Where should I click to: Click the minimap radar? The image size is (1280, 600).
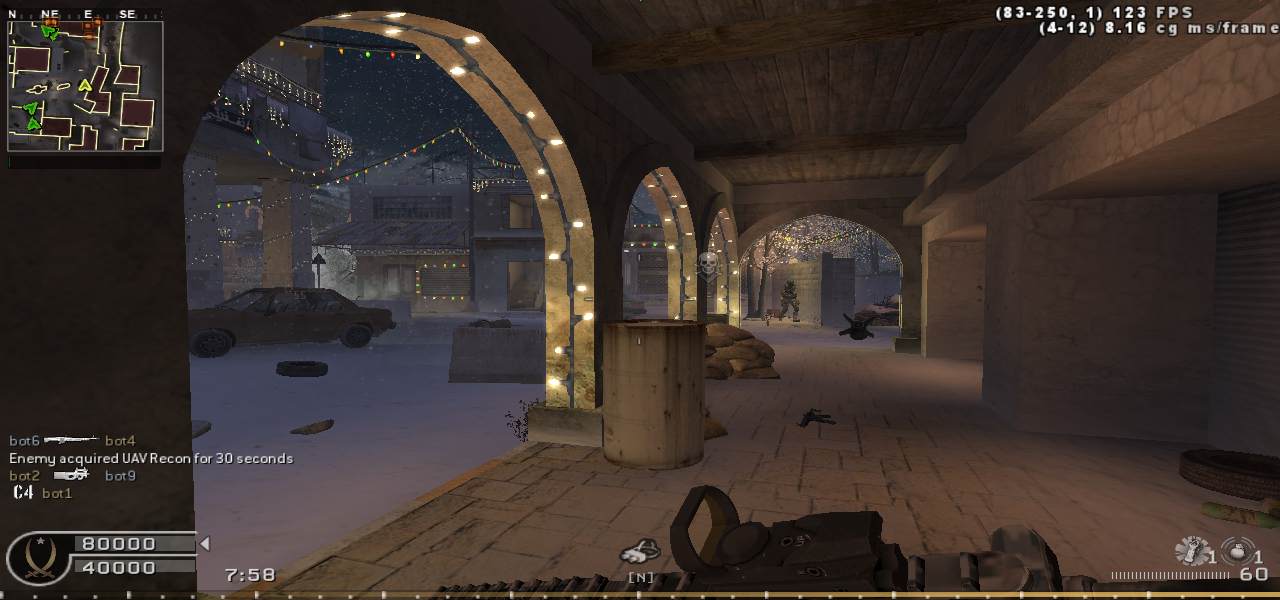[x=85, y=85]
